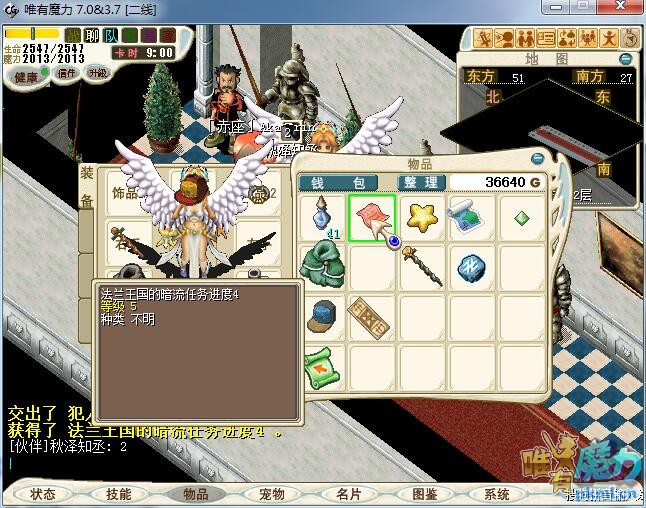This screenshot has height=508, width=646.
Task: Choose the rolled map scroll item
Action: 468,215
